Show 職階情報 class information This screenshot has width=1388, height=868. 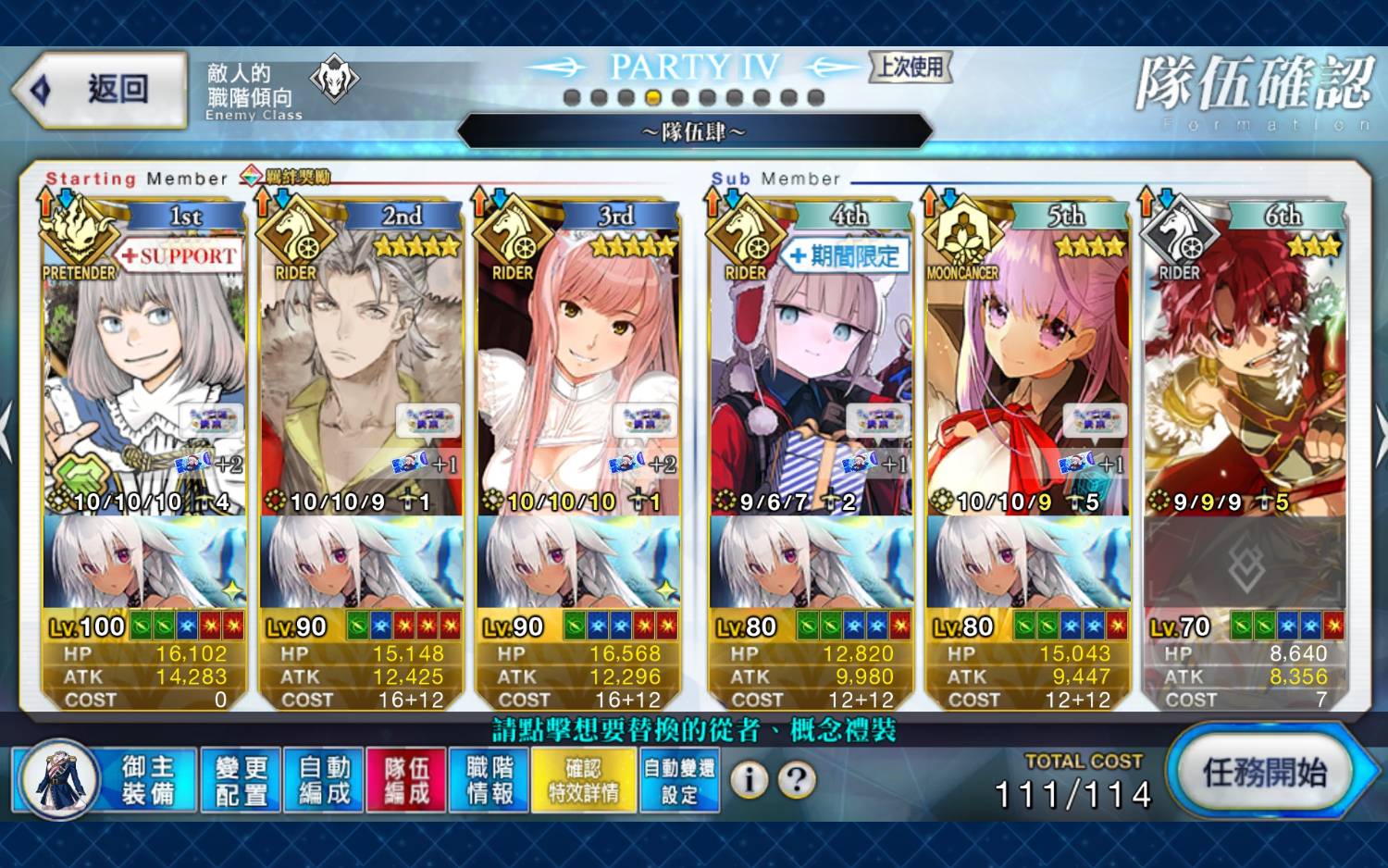point(489,780)
